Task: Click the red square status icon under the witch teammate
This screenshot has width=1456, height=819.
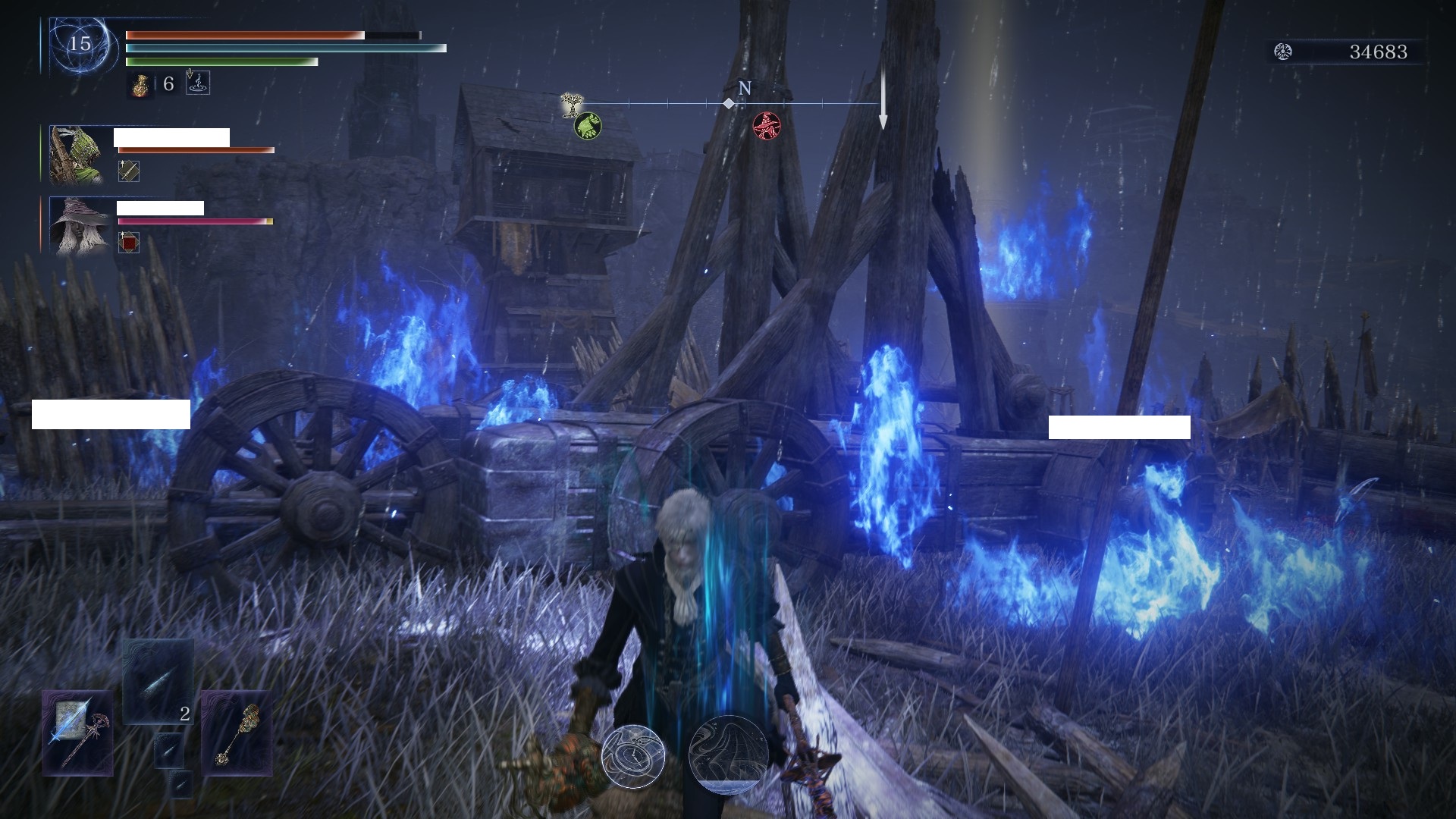Action: coord(129,243)
